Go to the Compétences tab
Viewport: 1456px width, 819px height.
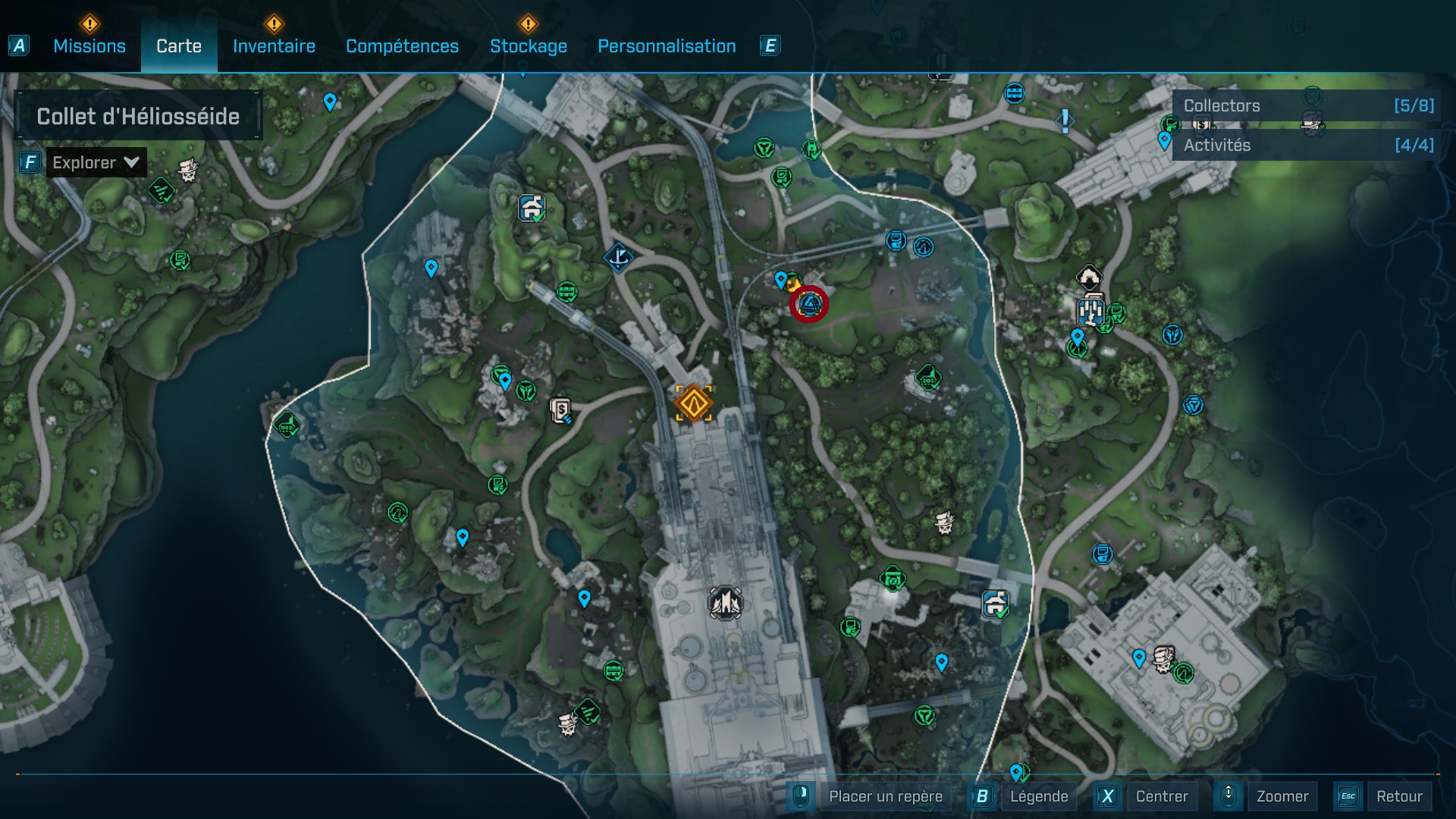[402, 46]
